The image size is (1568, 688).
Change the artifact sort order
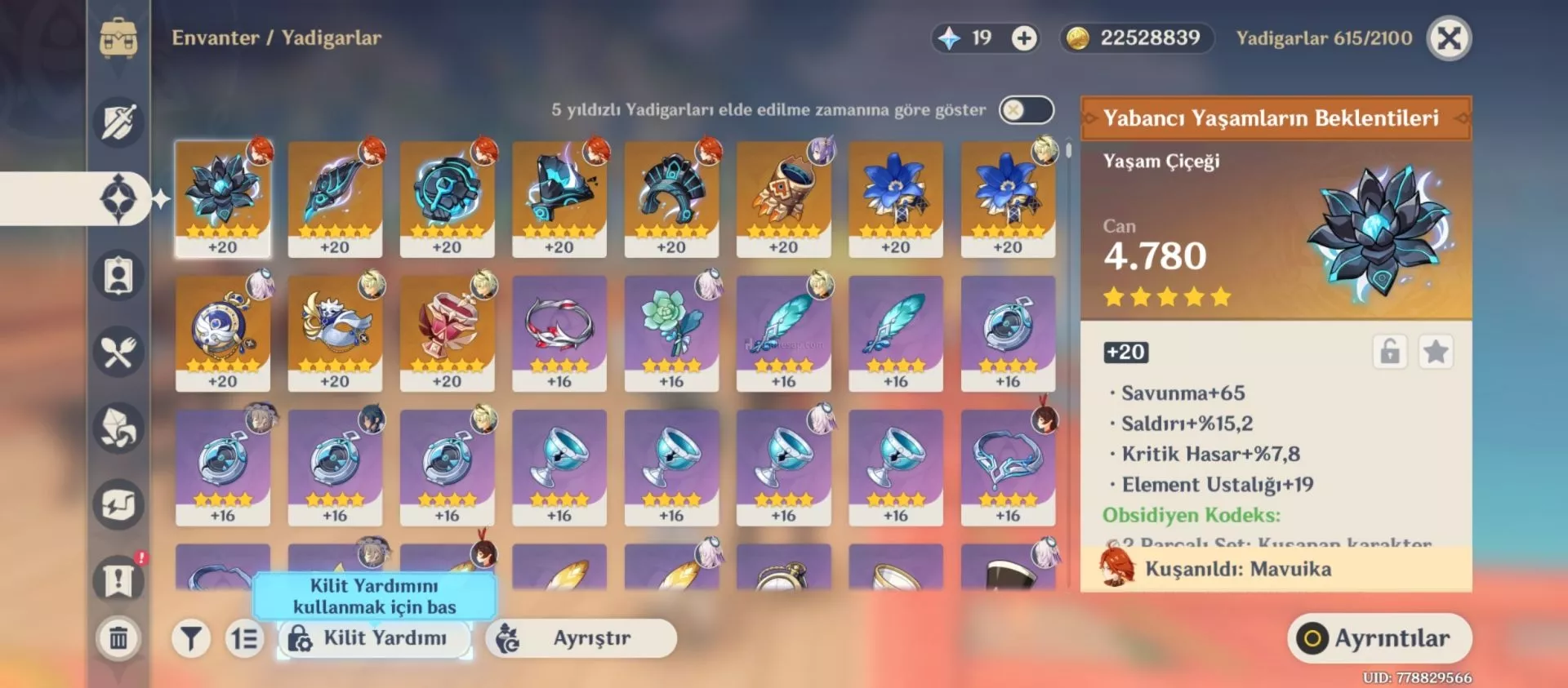(243, 638)
